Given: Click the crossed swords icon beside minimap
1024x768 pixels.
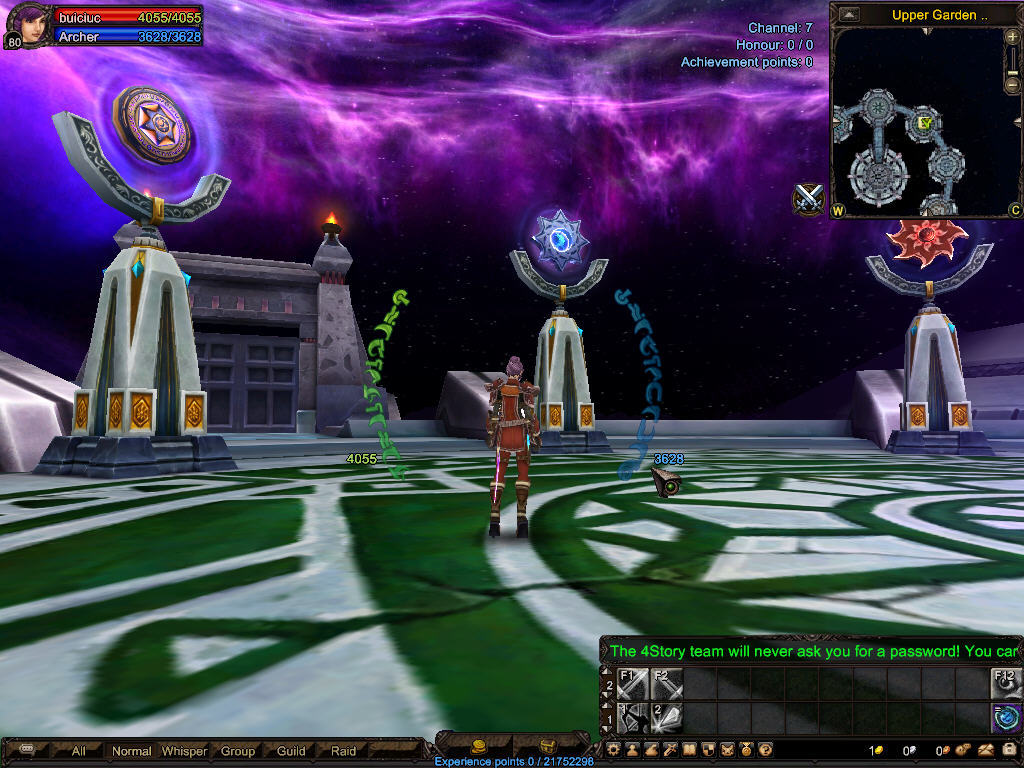Looking at the screenshot, I should pyautogui.click(x=808, y=199).
